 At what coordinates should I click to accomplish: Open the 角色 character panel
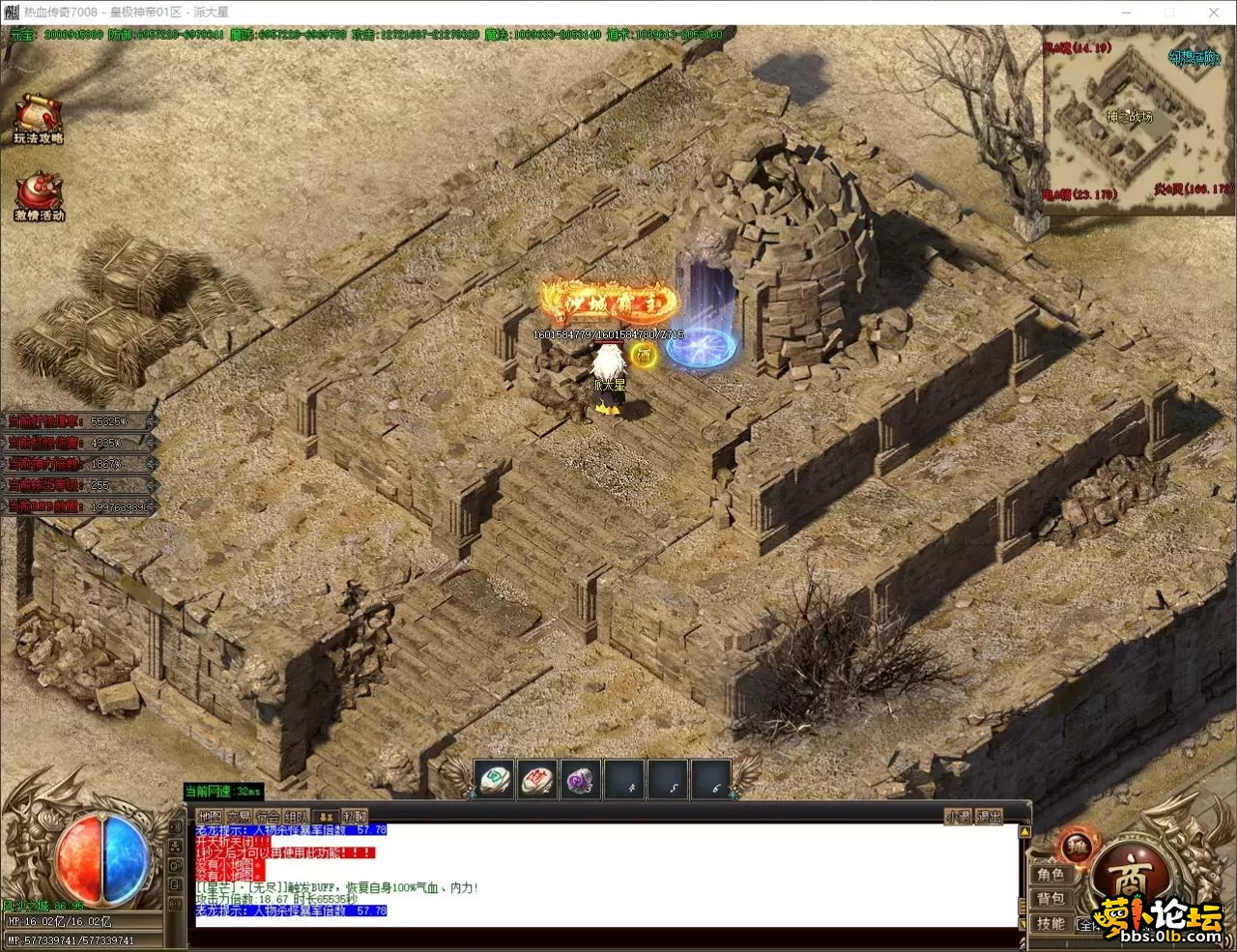(x=1050, y=875)
